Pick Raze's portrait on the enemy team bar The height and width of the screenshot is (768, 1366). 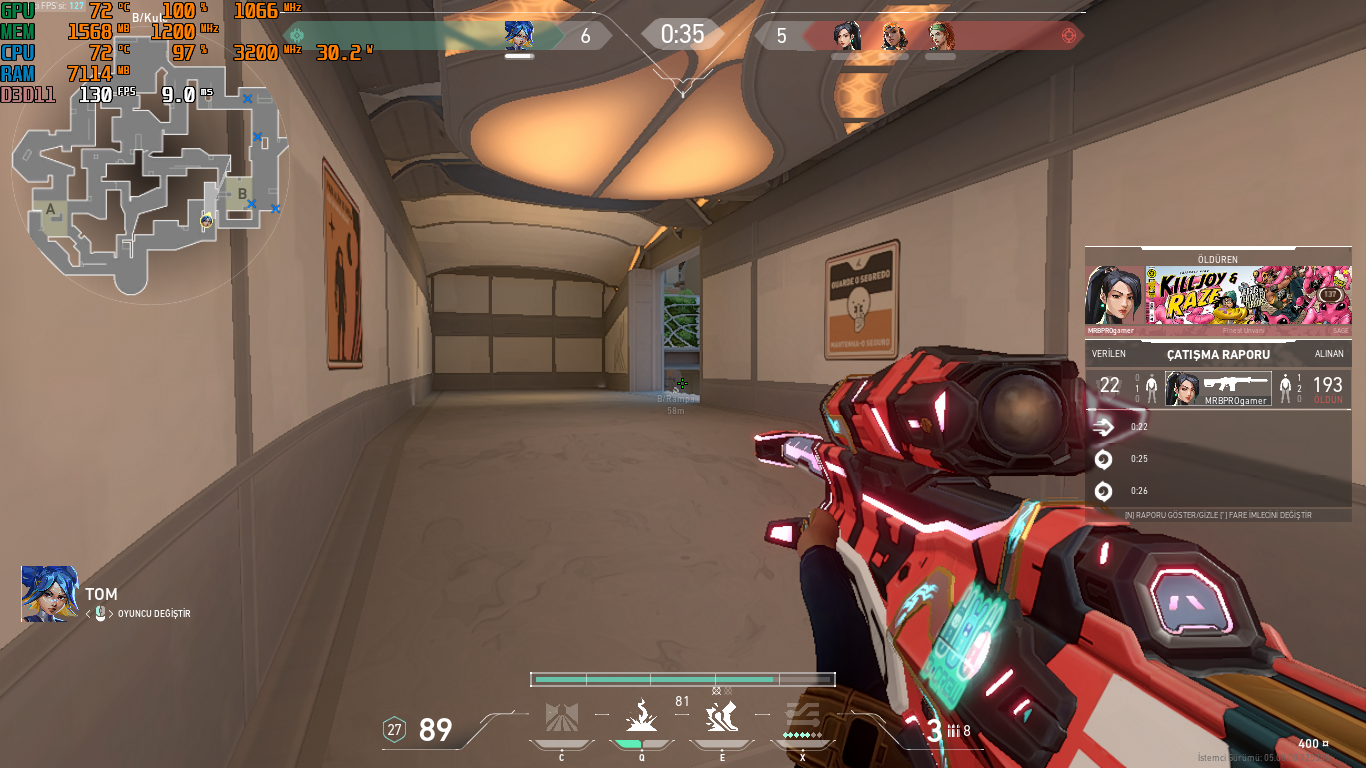tap(894, 36)
